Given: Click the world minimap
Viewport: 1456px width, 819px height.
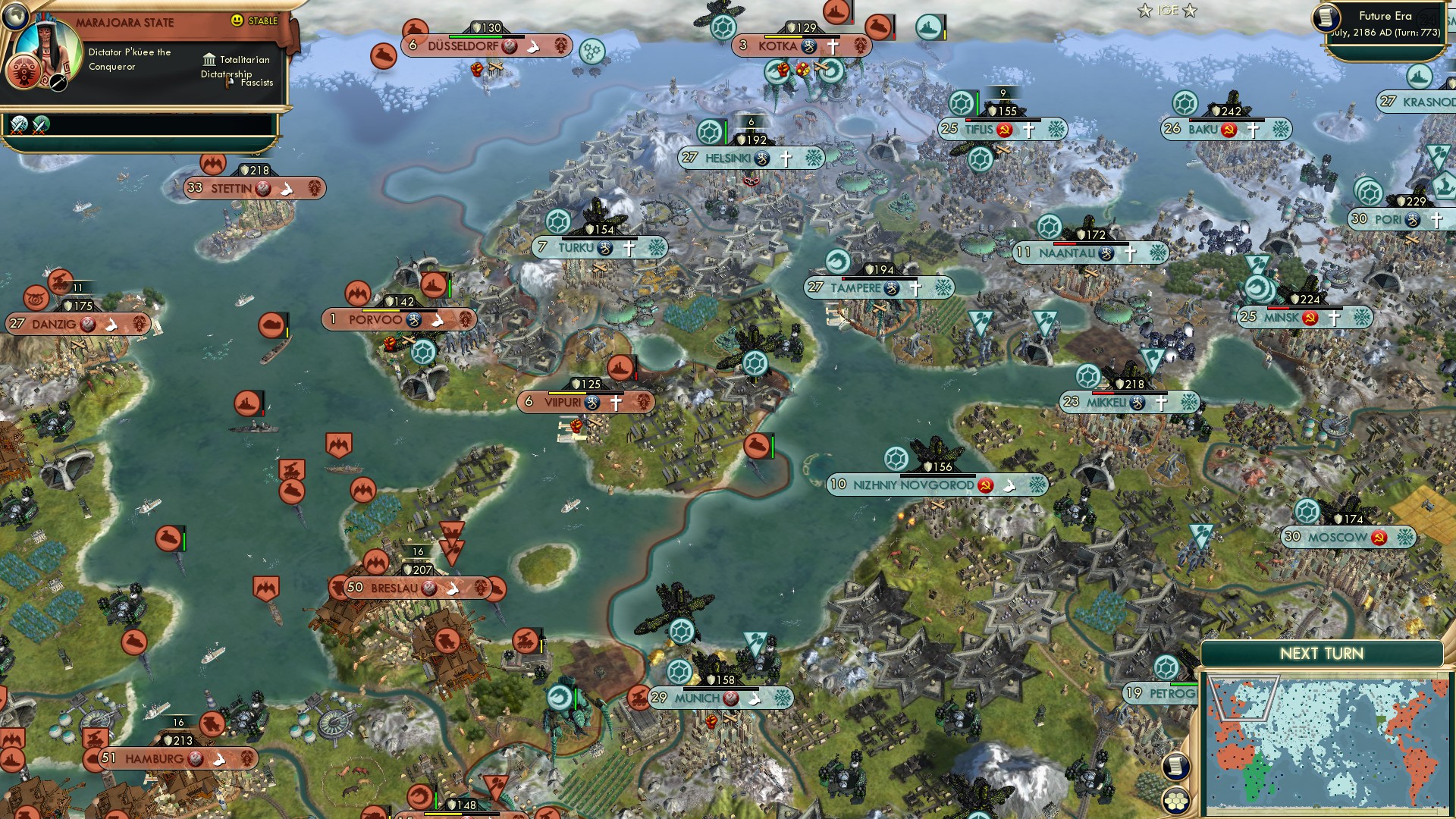Looking at the screenshot, I should pyautogui.click(x=1327, y=743).
